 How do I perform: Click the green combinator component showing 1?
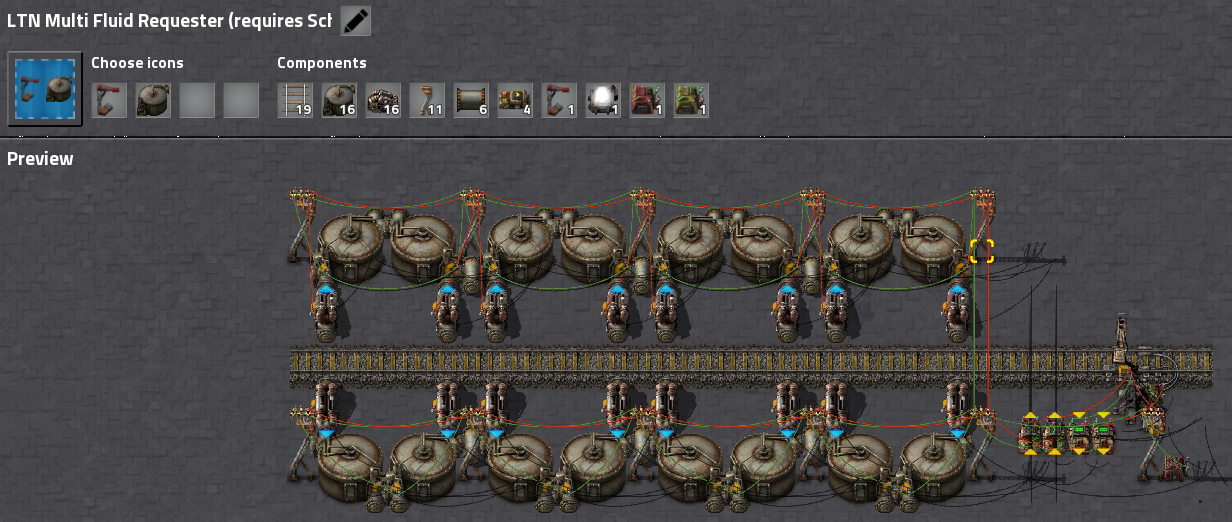coord(691,100)
